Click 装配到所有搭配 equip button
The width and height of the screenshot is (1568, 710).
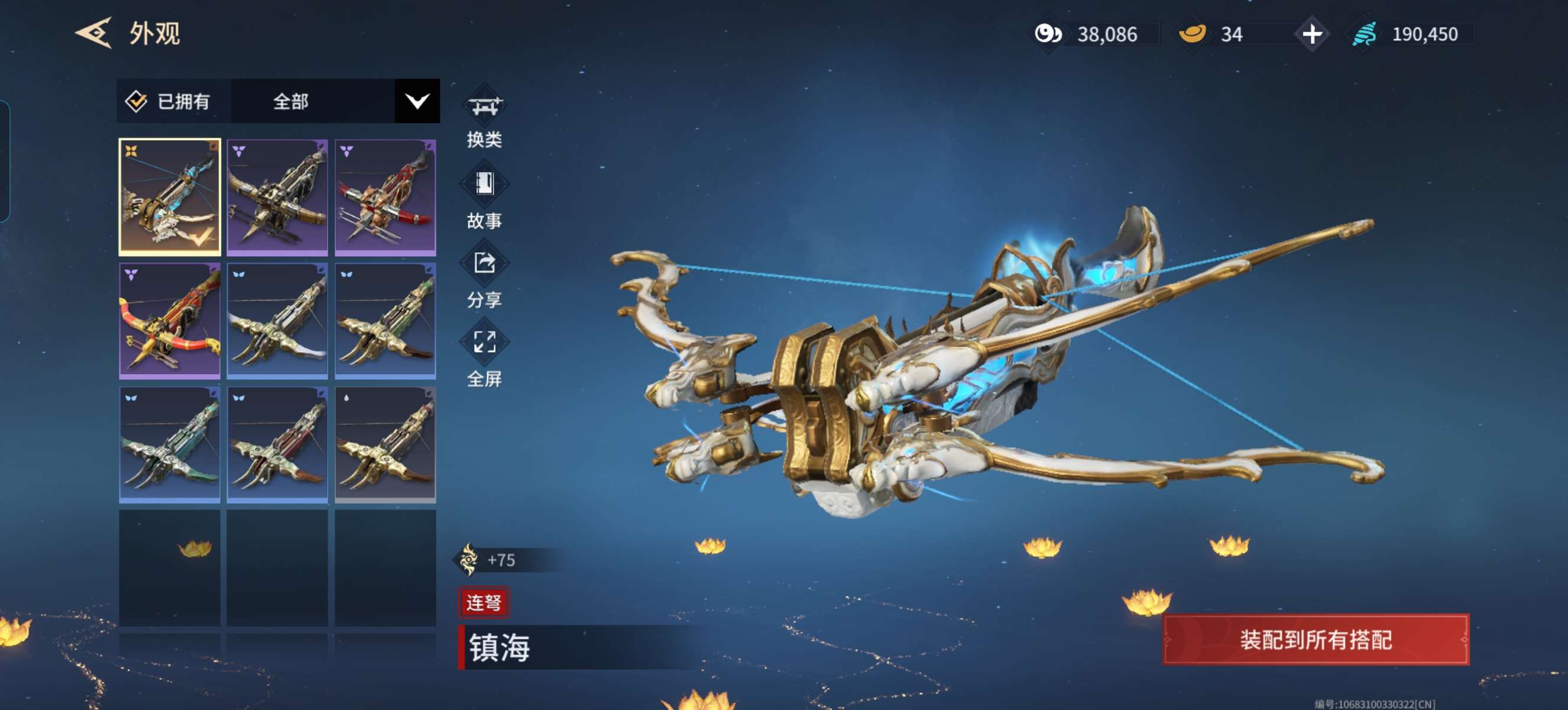click(1315, 640)
